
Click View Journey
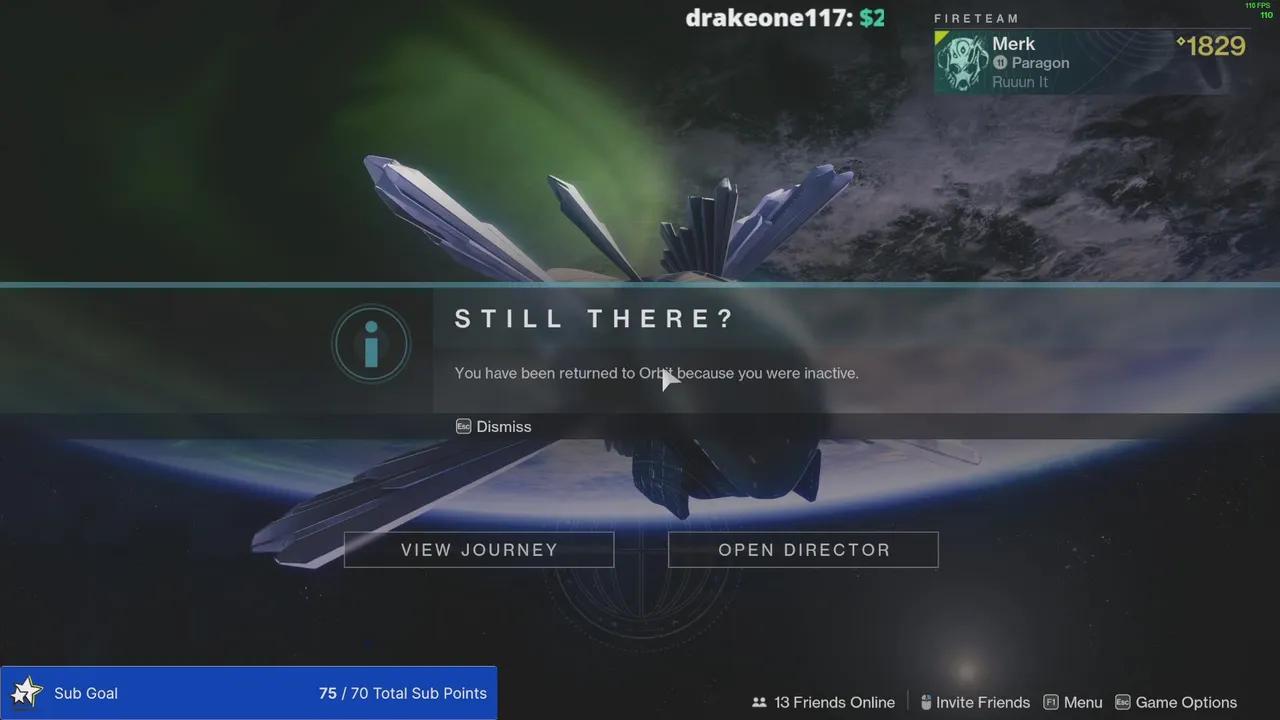coord(478,549)
